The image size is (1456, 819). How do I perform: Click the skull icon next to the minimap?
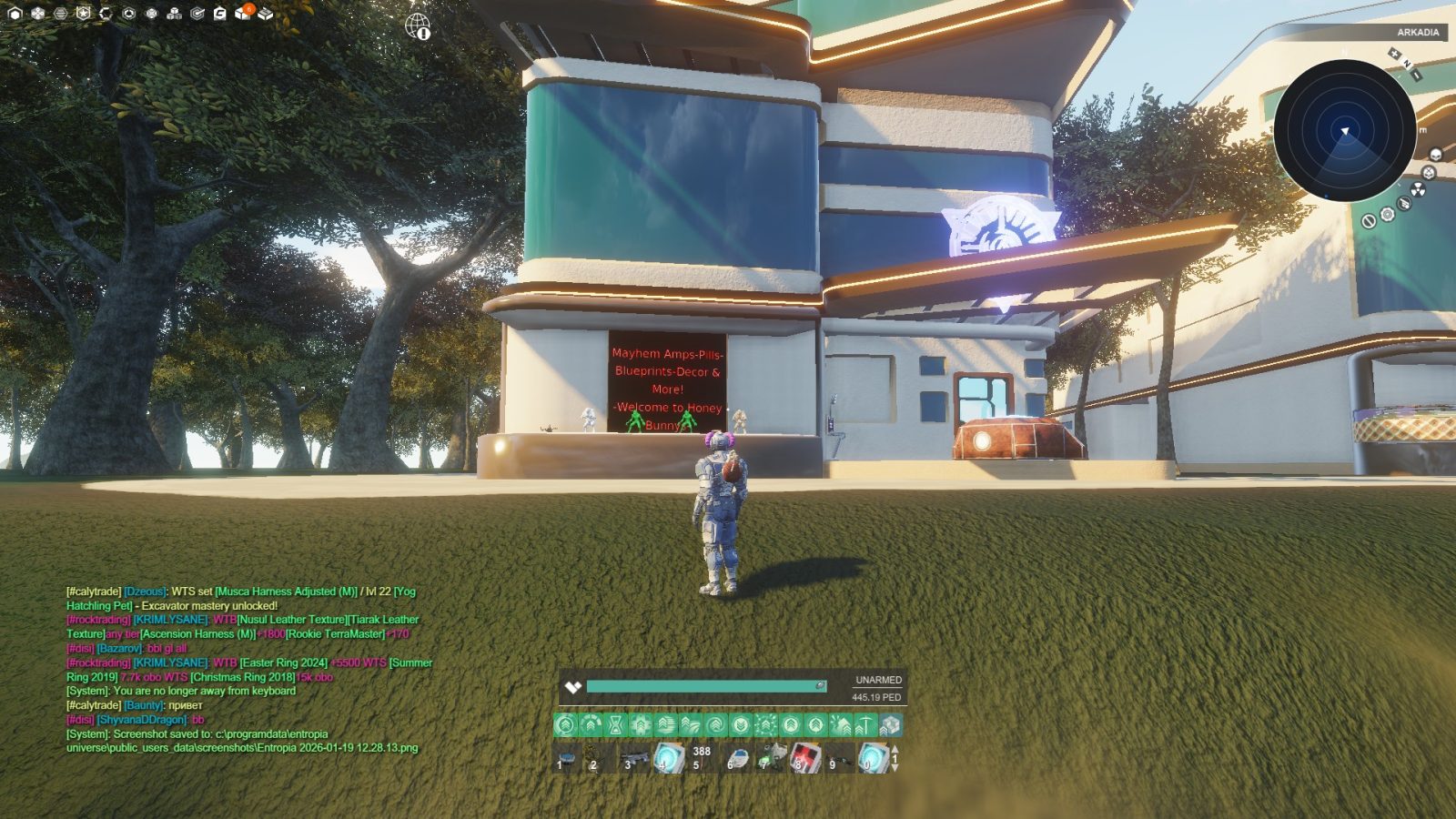click(x=1435, y=153)
